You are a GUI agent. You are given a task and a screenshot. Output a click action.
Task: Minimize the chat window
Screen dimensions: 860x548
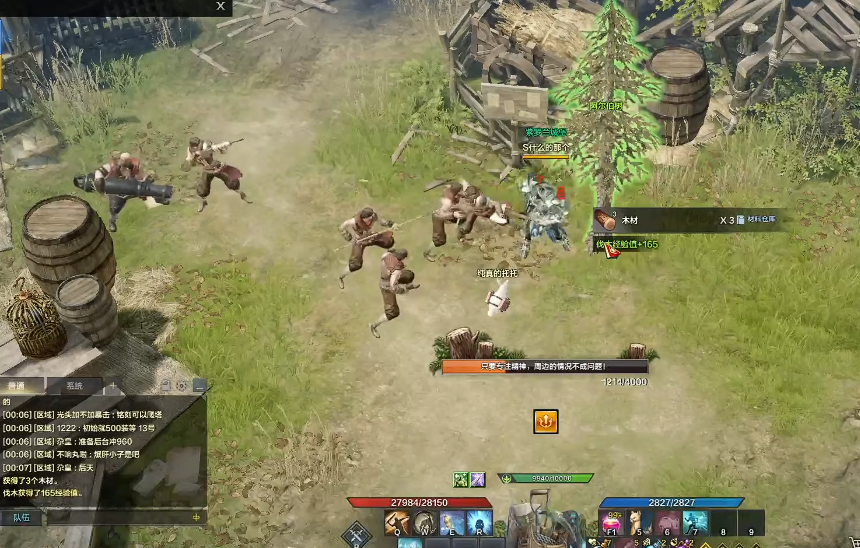(x=200, y=385)
